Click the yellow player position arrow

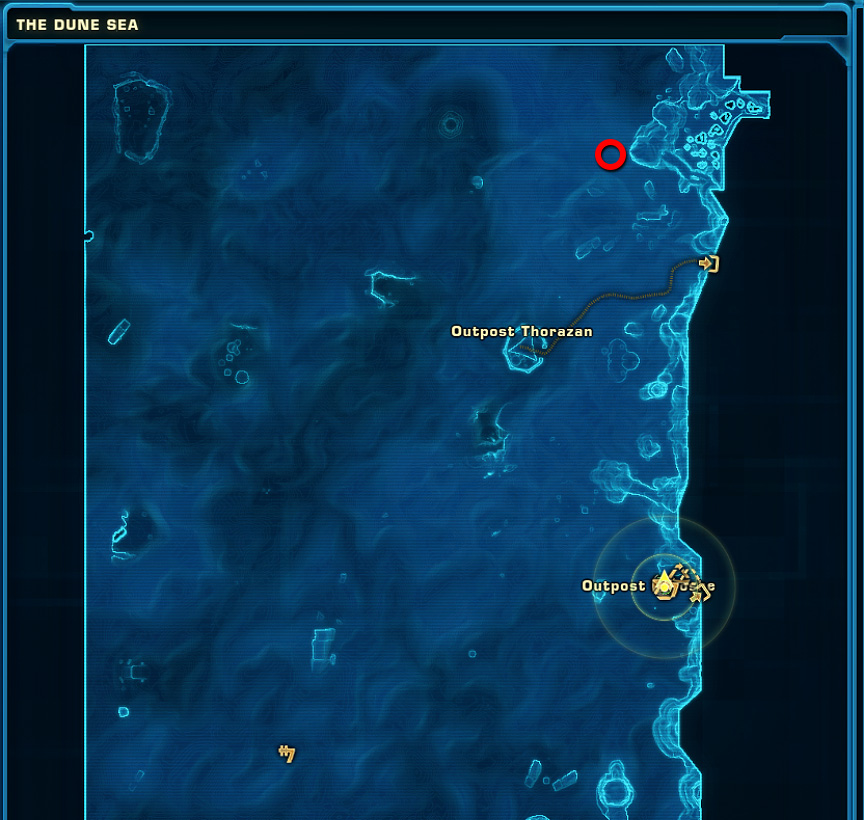663,582
